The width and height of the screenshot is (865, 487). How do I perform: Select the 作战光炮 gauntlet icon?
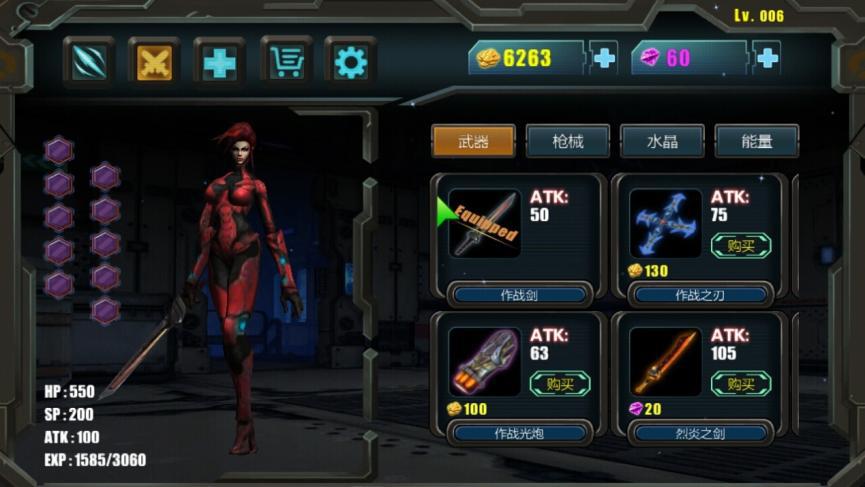(484, 362)
